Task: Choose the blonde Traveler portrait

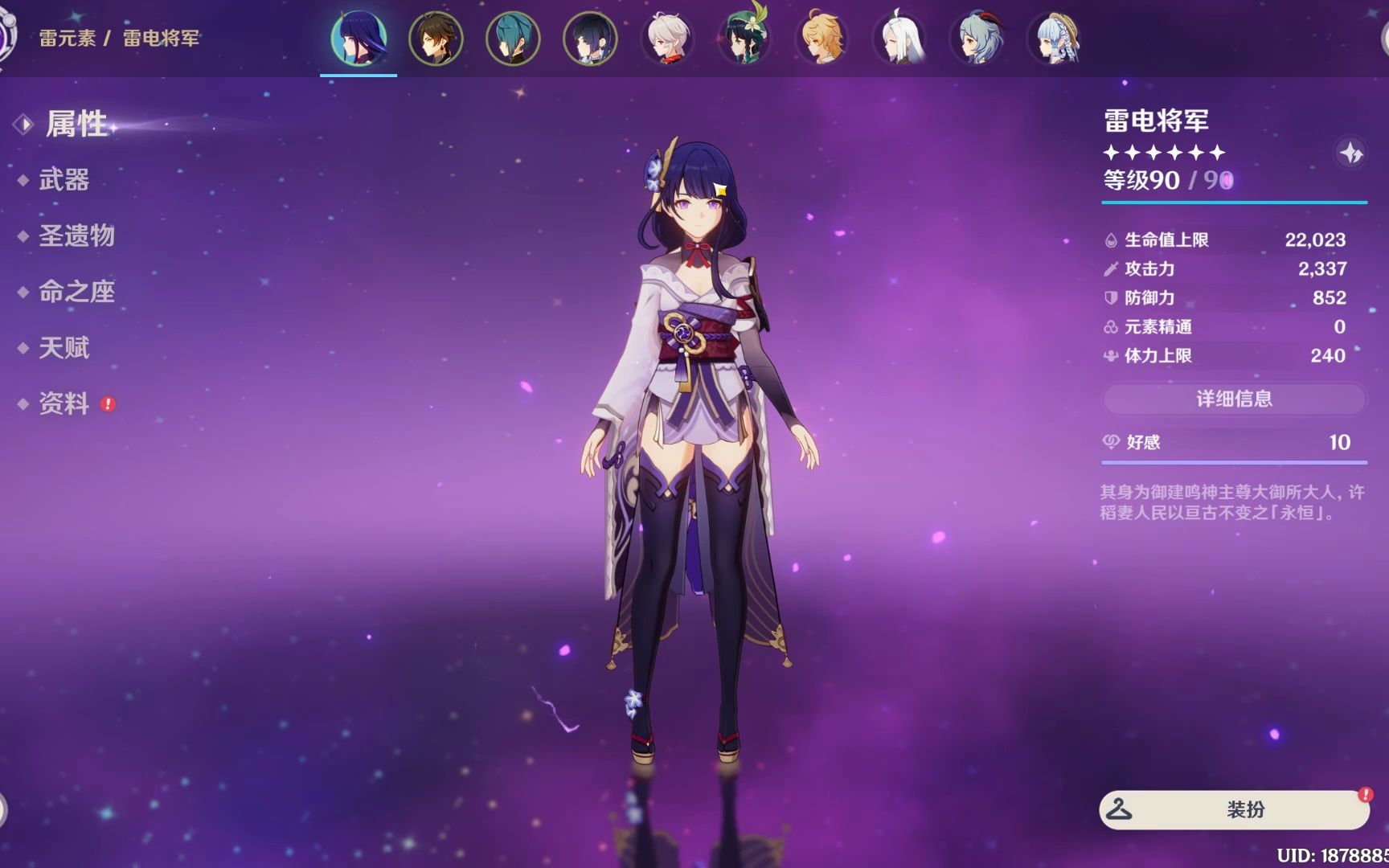Action: coord(822,38)
